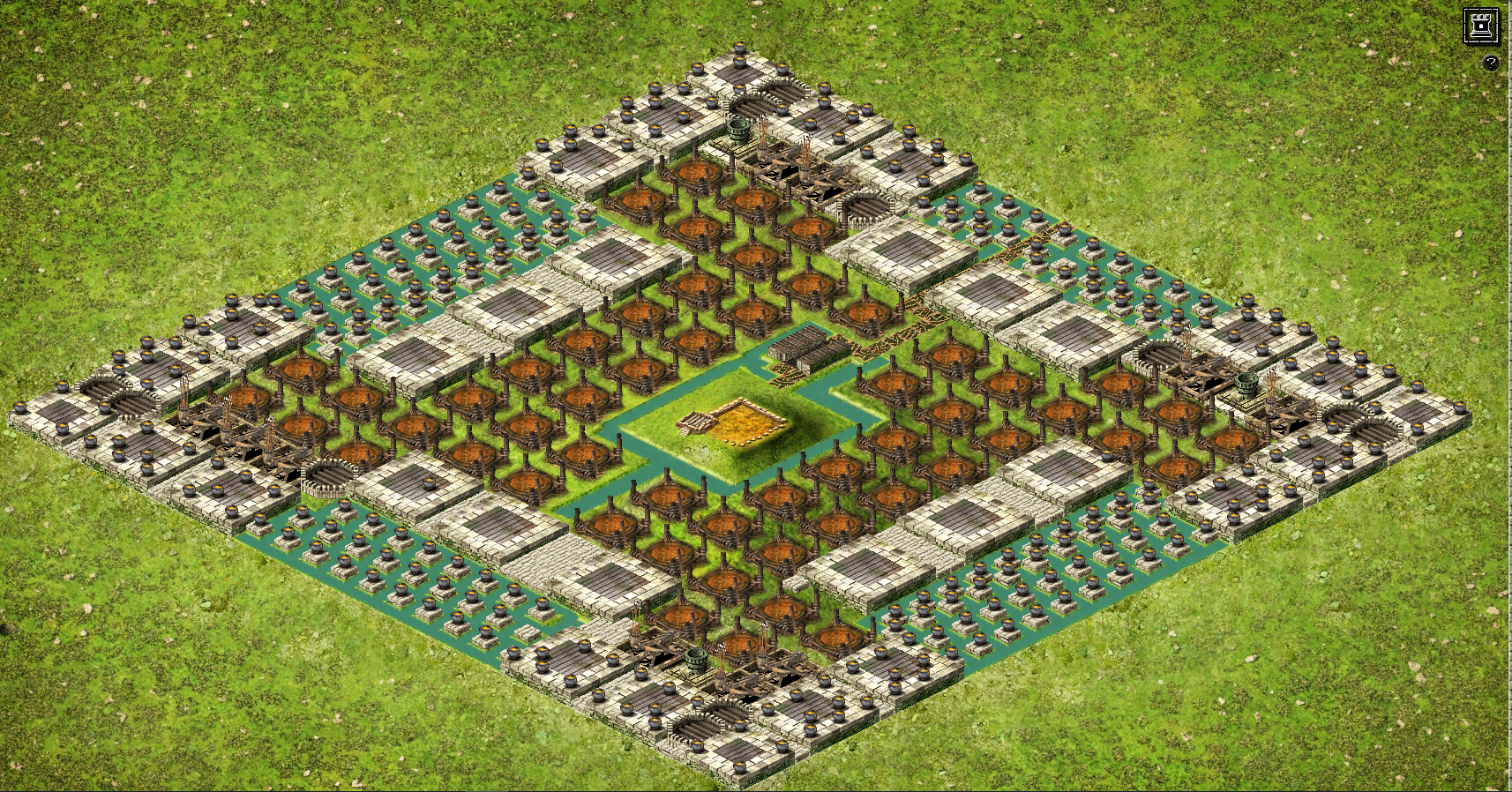Open help with the question mark icon
The height and width of the screenshot is (792, 1512).
(x=1490, y=63)
